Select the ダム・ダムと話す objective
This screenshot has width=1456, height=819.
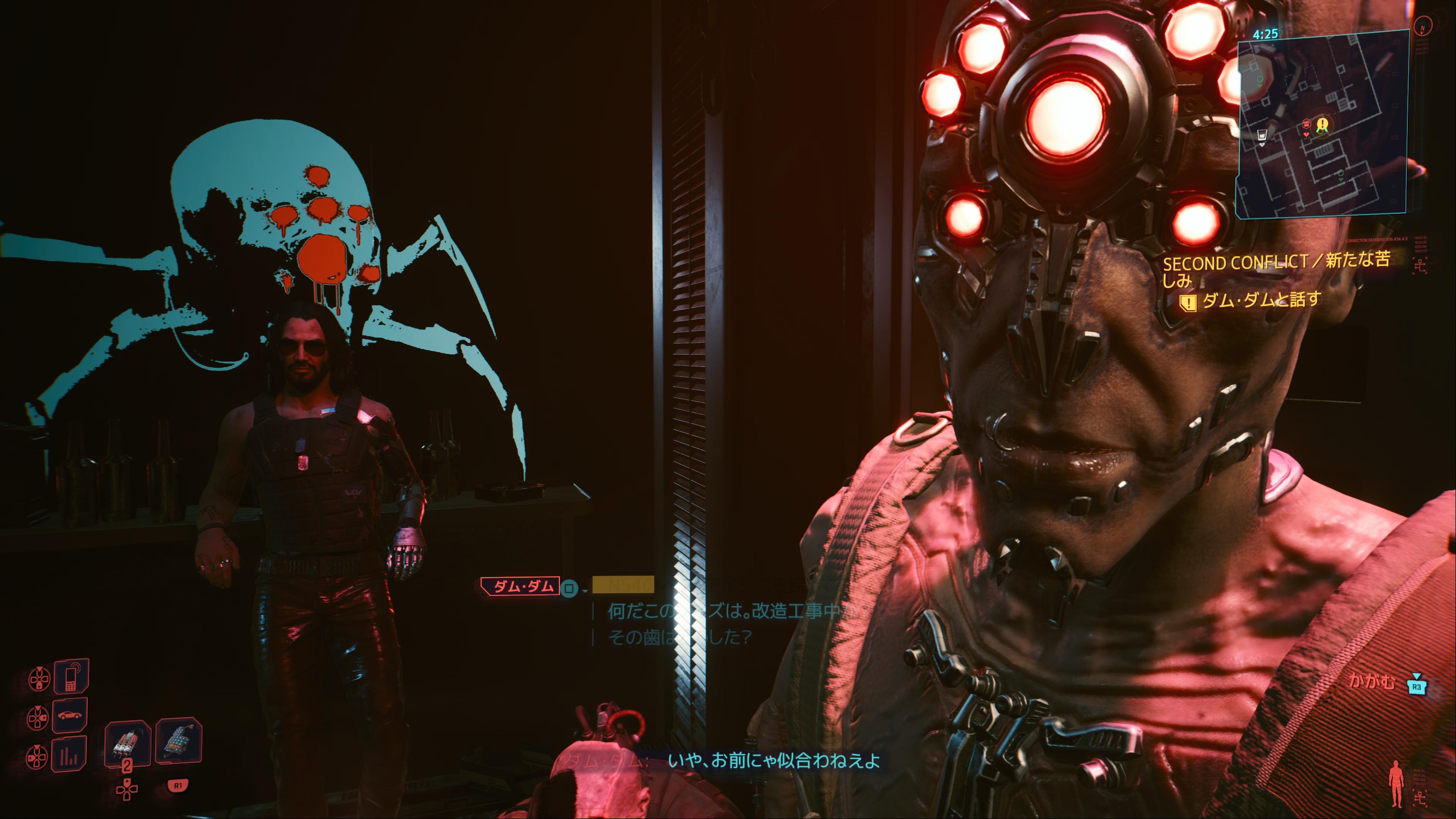(x=1260, y=300)
